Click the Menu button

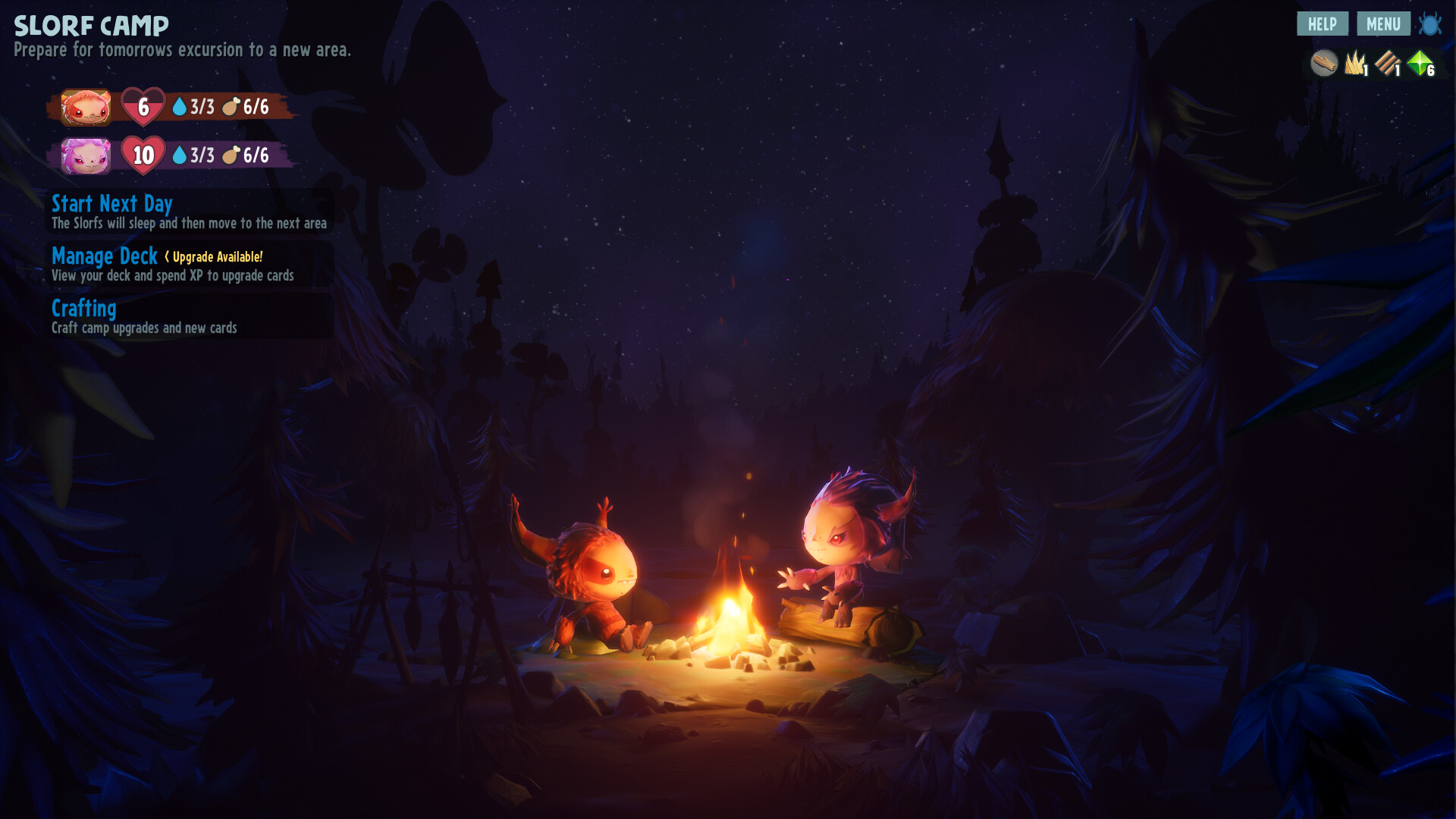1383,24
